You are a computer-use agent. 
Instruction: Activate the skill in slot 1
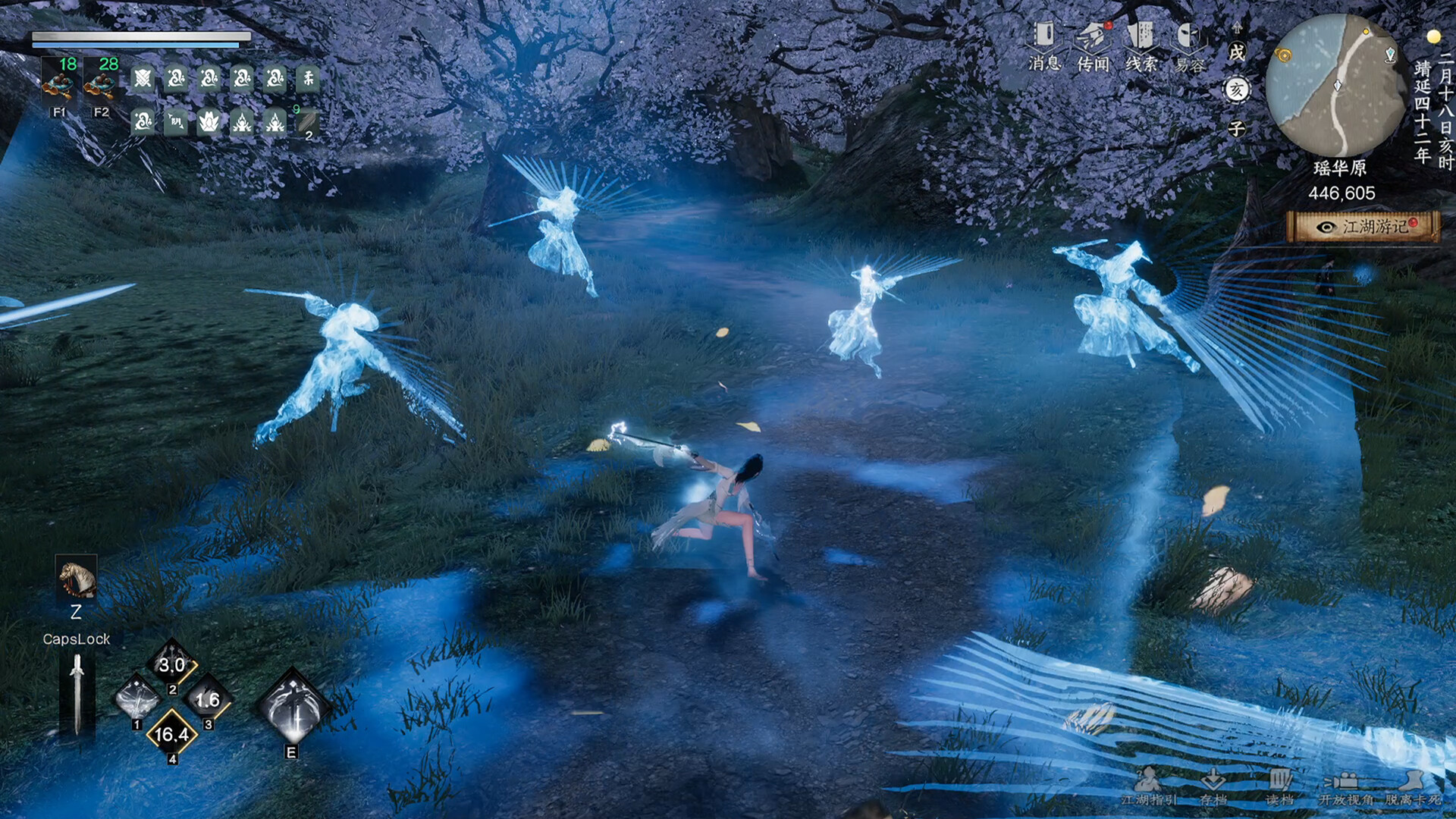[x=137, y=698]
